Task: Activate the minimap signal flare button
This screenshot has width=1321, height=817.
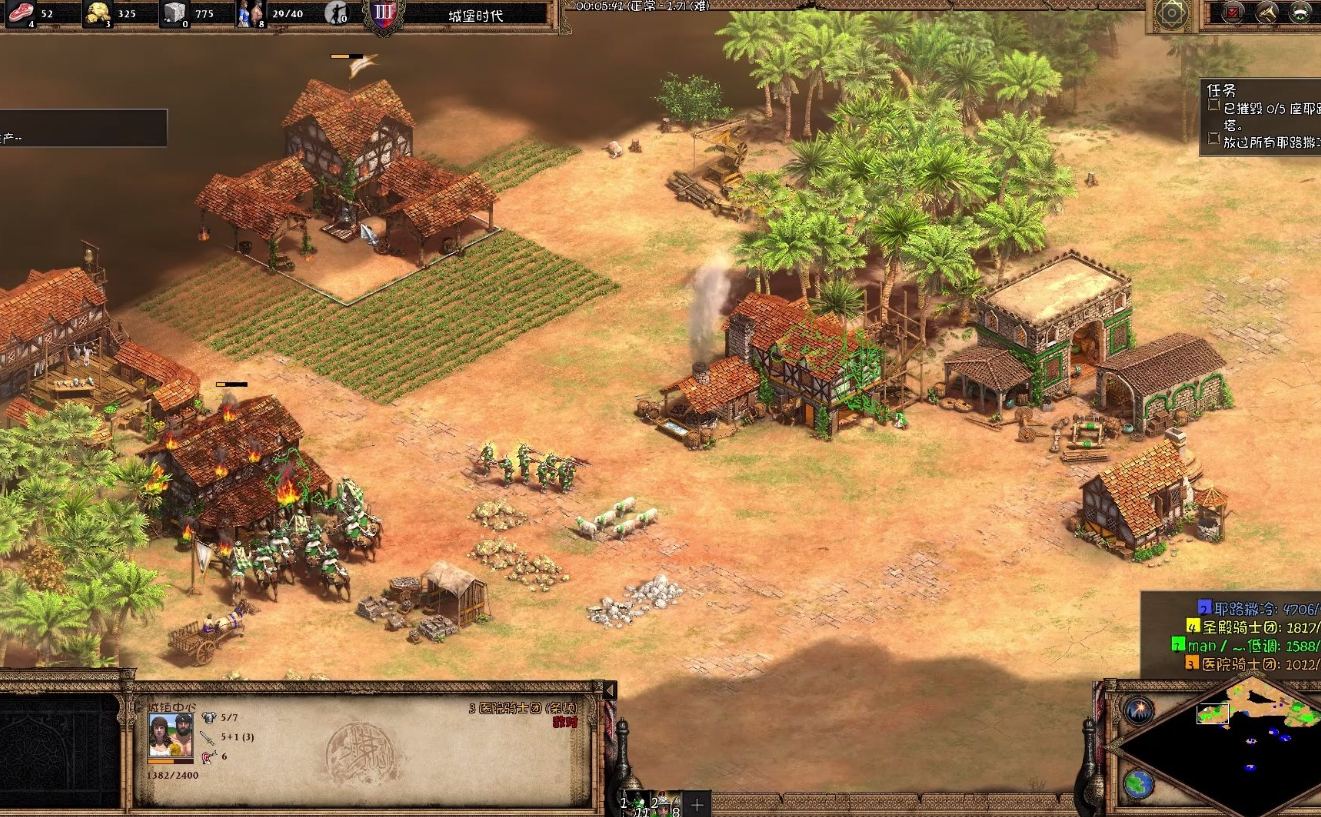Action: pos(1138,711)
